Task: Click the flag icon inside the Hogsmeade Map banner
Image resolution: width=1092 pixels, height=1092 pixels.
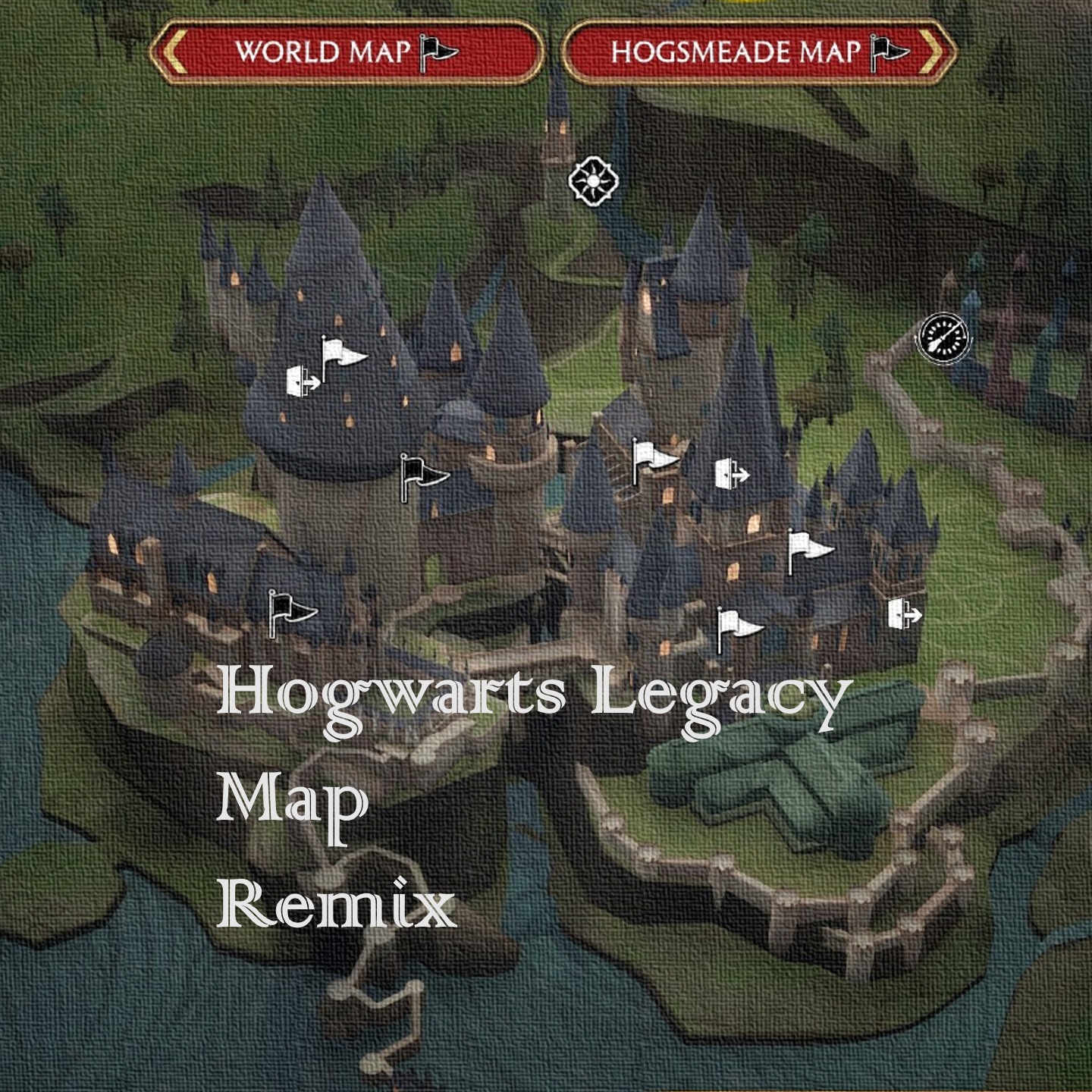Action: click(886, 49)
